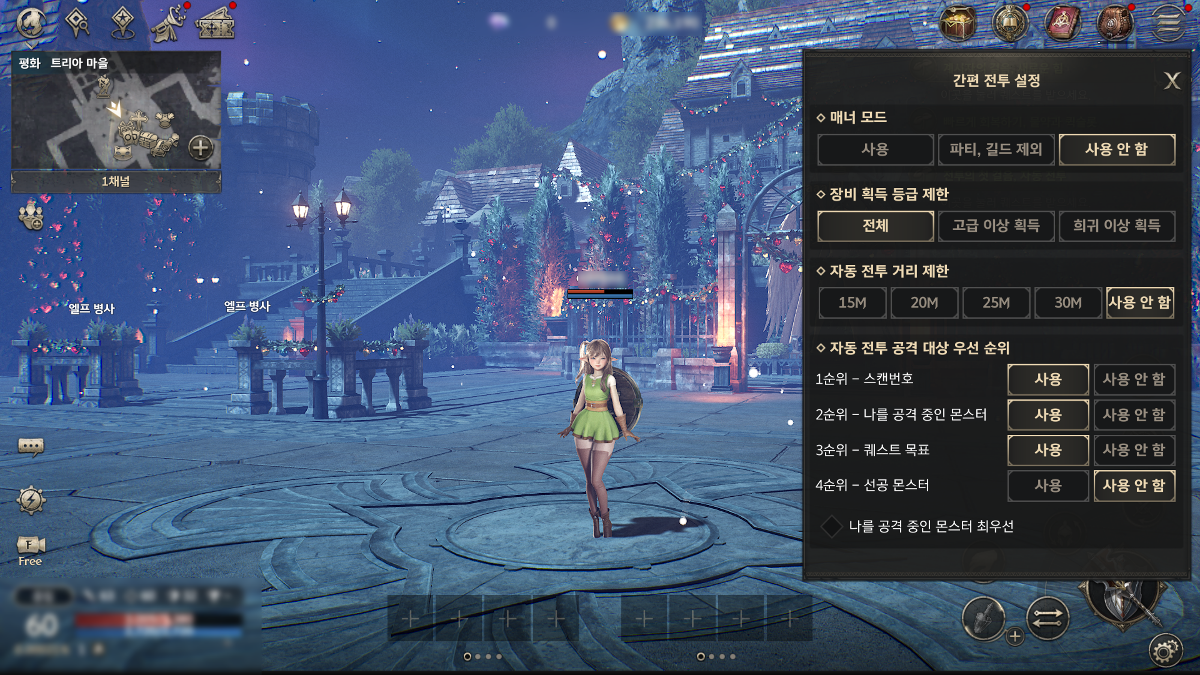Screen dimensions: 1200x675
Task: Select 희귀 이상 획득 equipment limit
Action: coord(1116,226)
